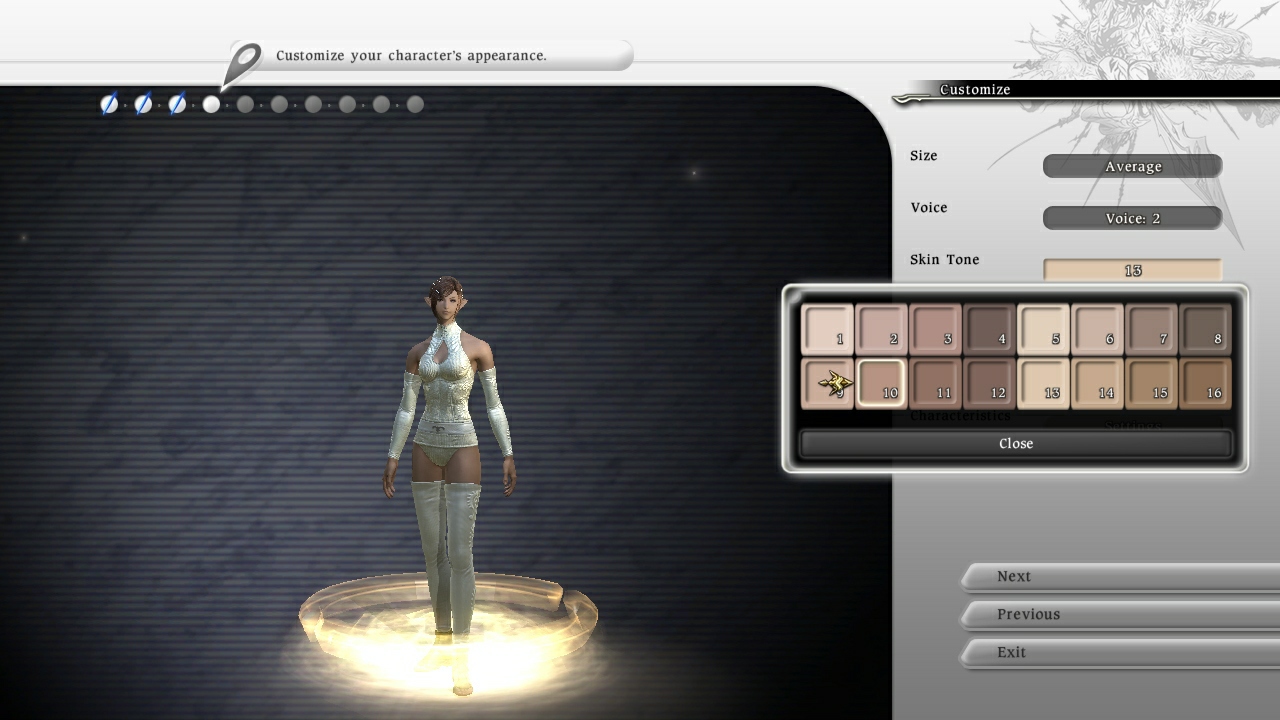The image size is (1280, 720).
Task: Select skin tone swatch 4
Action: (989, 330)
